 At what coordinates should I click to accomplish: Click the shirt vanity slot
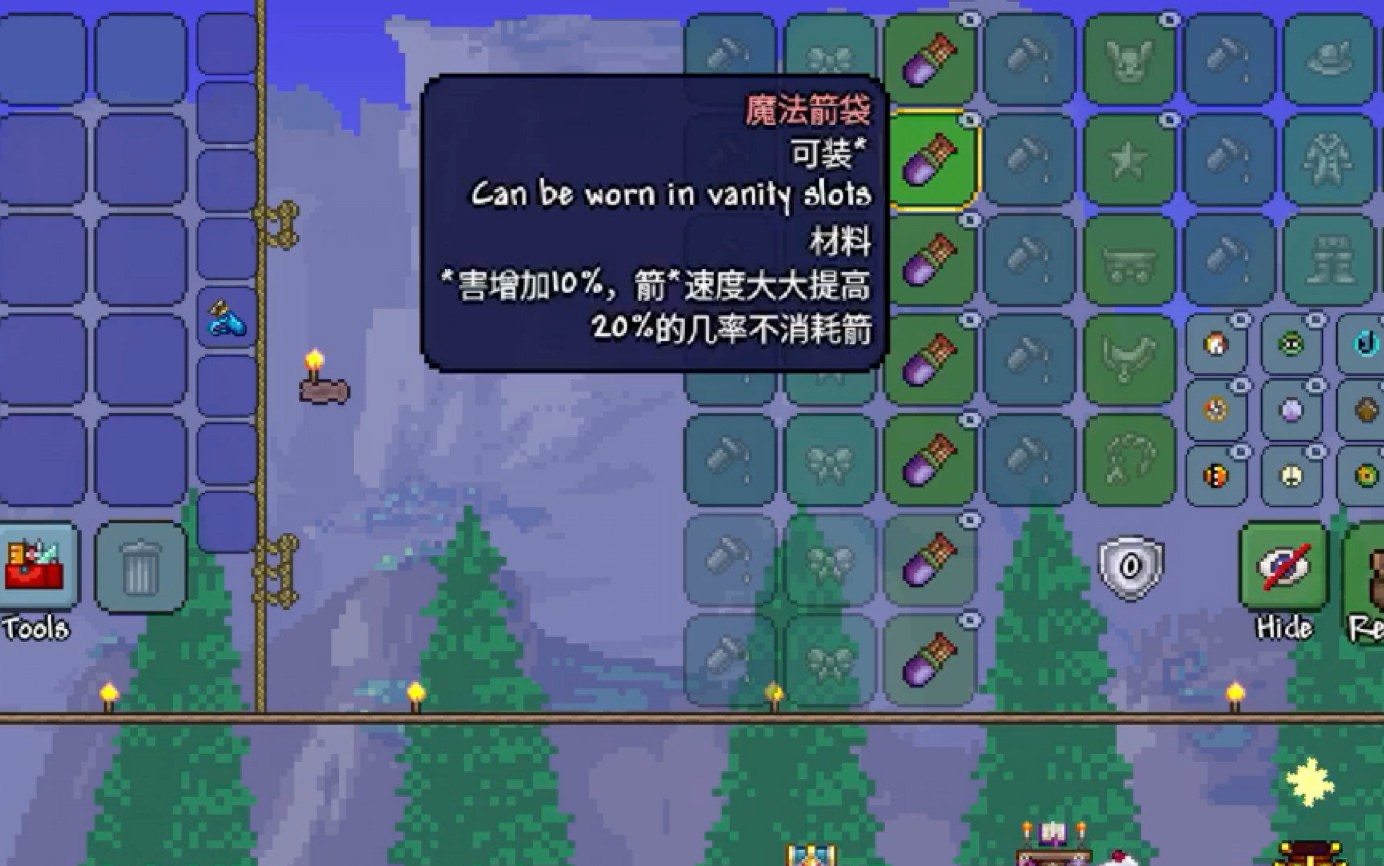[x=1330, y=158]
